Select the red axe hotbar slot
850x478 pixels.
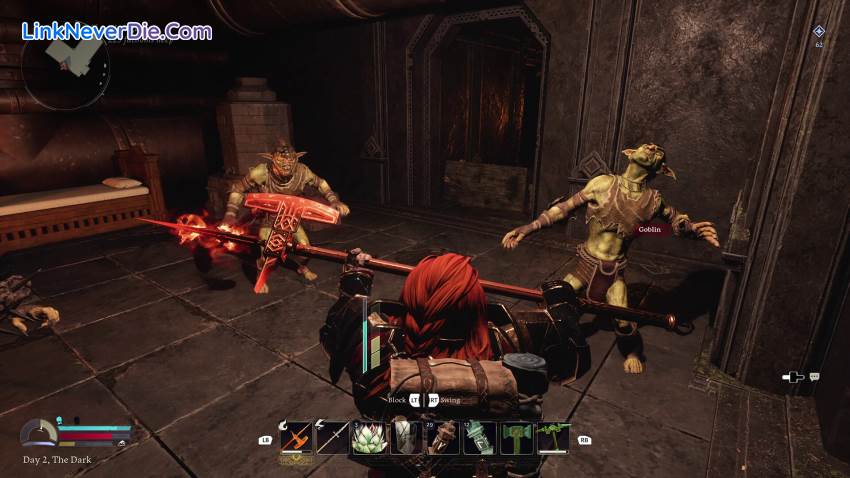(x=296, y=438)
